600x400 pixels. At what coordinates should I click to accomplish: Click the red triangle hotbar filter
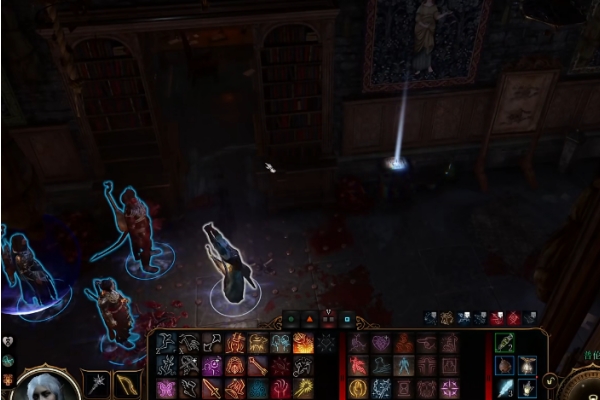(309, 319)
